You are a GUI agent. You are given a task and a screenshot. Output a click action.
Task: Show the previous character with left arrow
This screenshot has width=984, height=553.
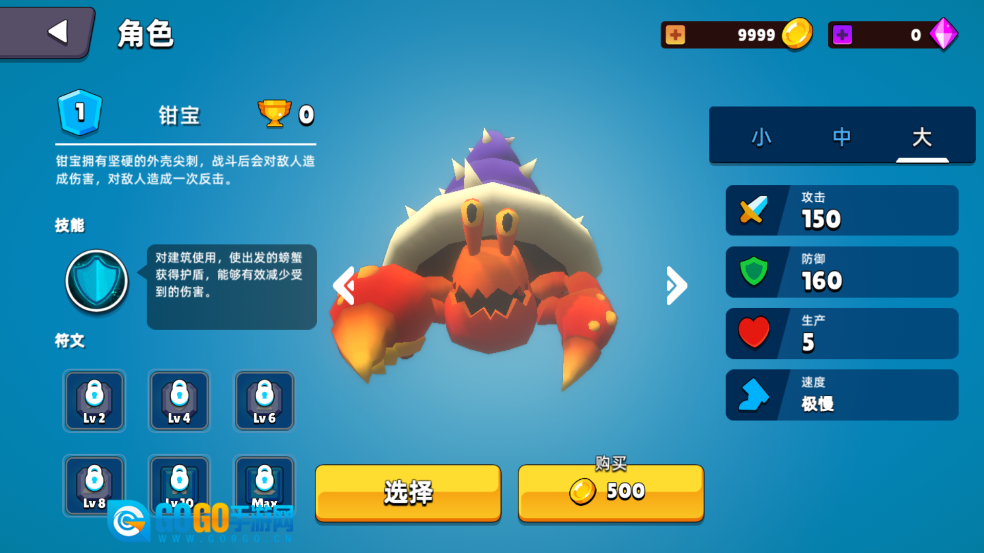coord(344,286)
